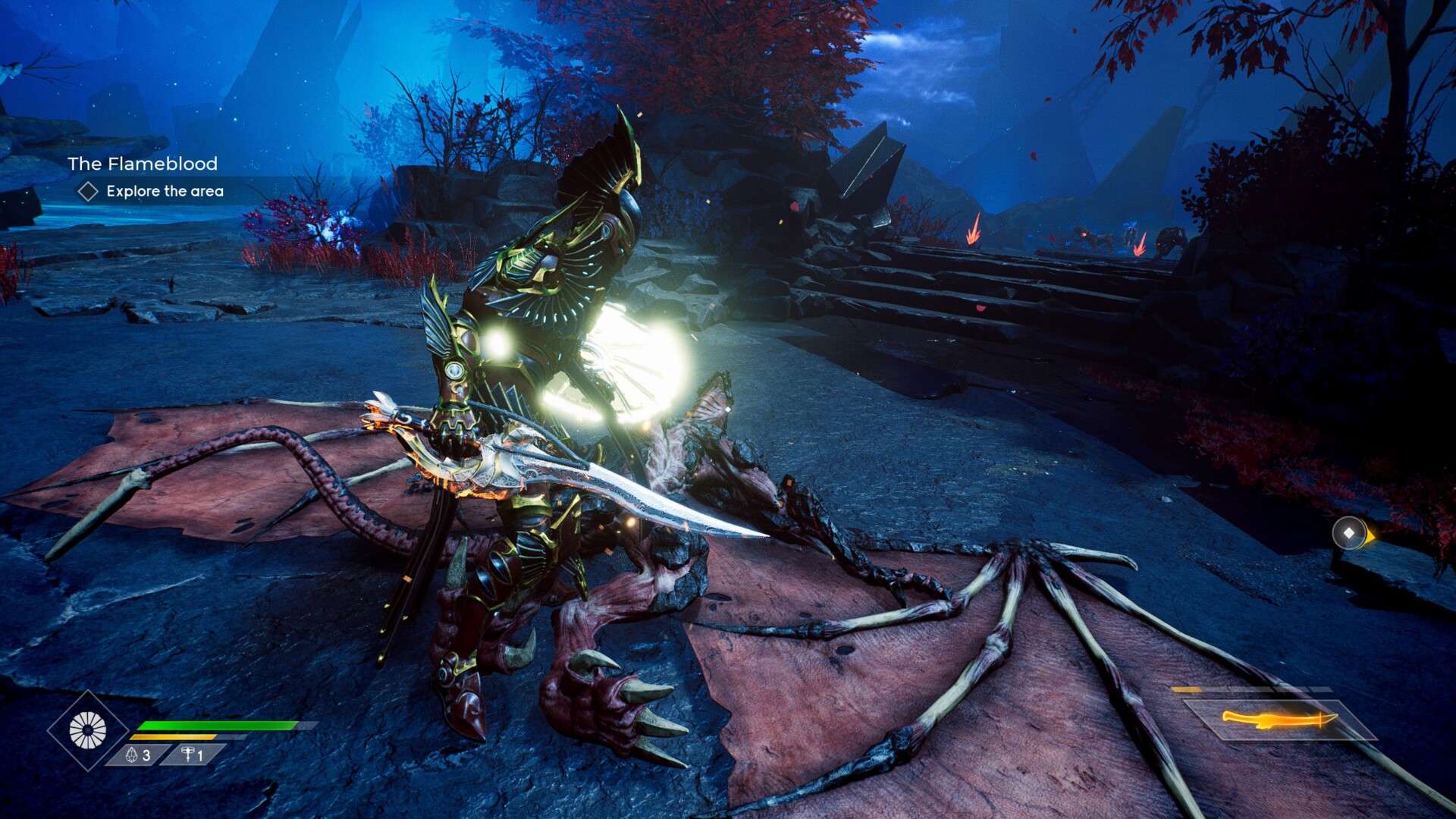Activate the round shield ability icon
This screenshot has height=819, width=1456.
coord(88,730)
